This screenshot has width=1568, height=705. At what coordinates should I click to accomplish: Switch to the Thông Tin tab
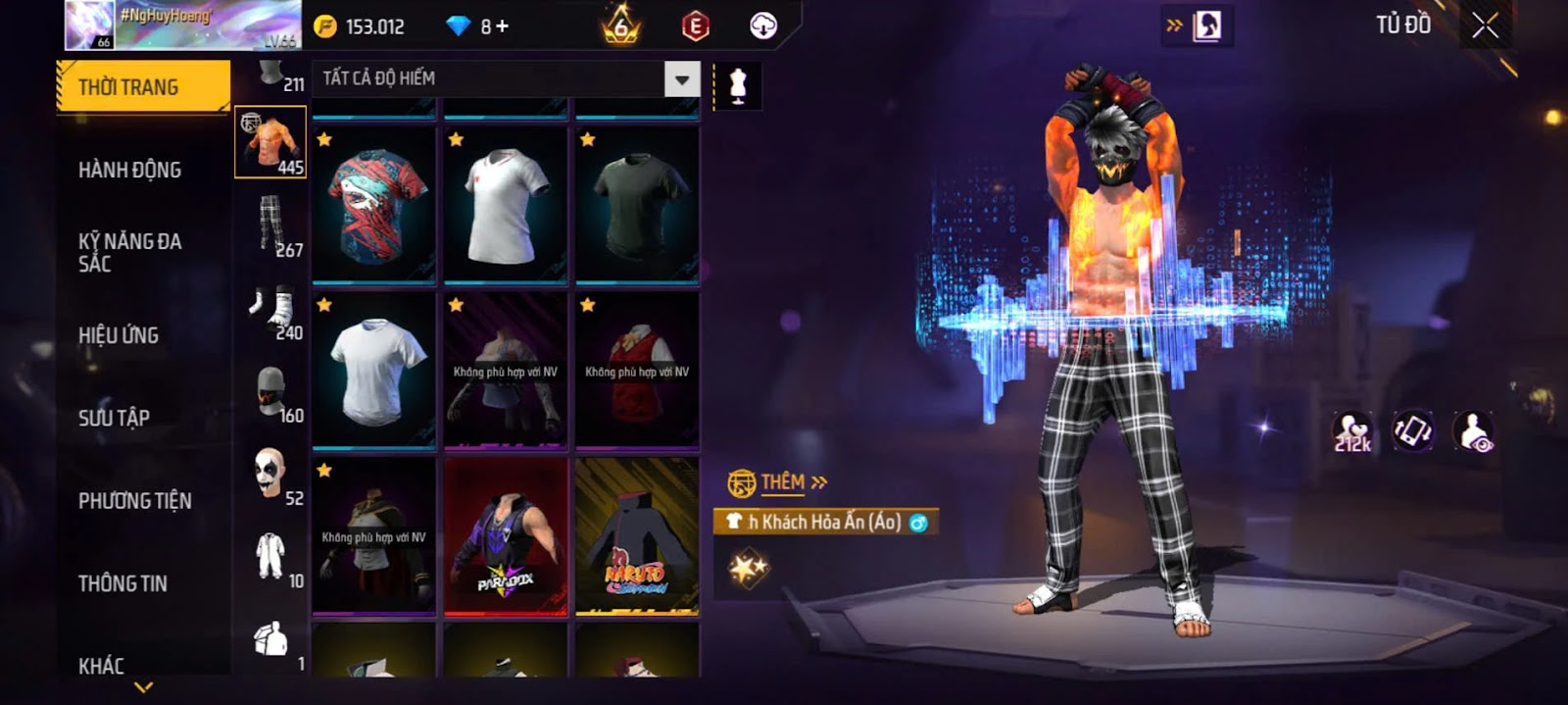point(122,583)
